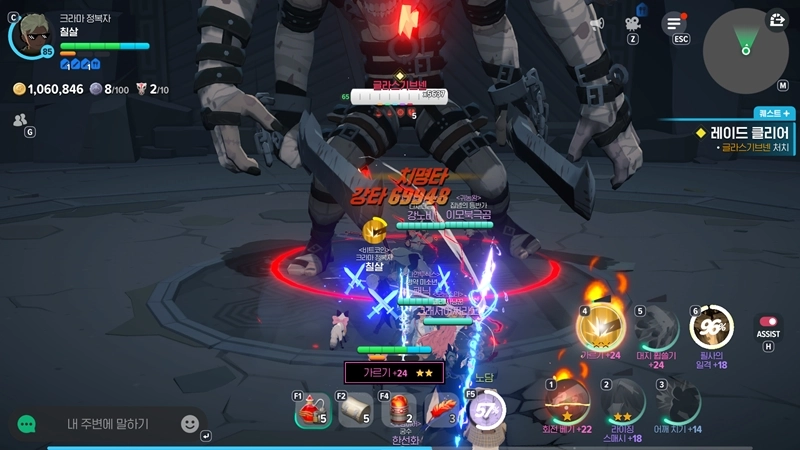The image size is (800, 450).
Task: Activate the 대시 휩쓸기 skill
Action: pos(657,328)
